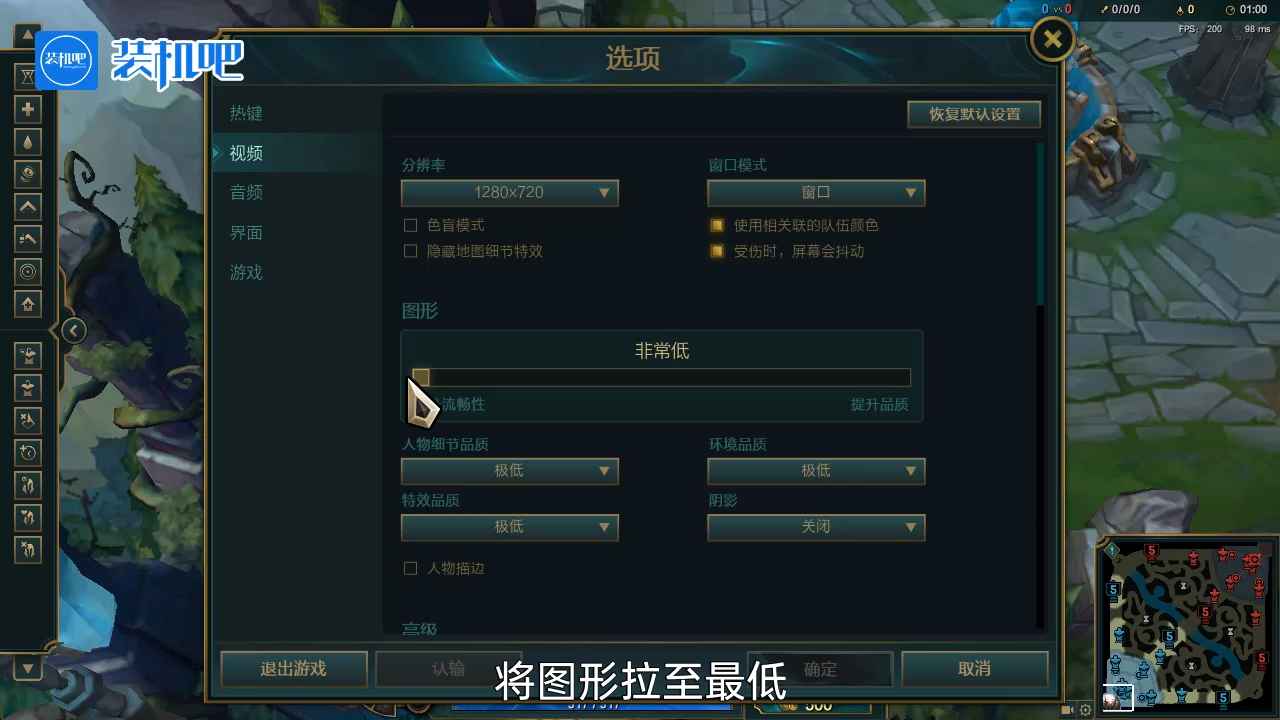Open the 阴影 quality dropdown
The height and width of the screenshot is (720, 1280).
(816, 527)
